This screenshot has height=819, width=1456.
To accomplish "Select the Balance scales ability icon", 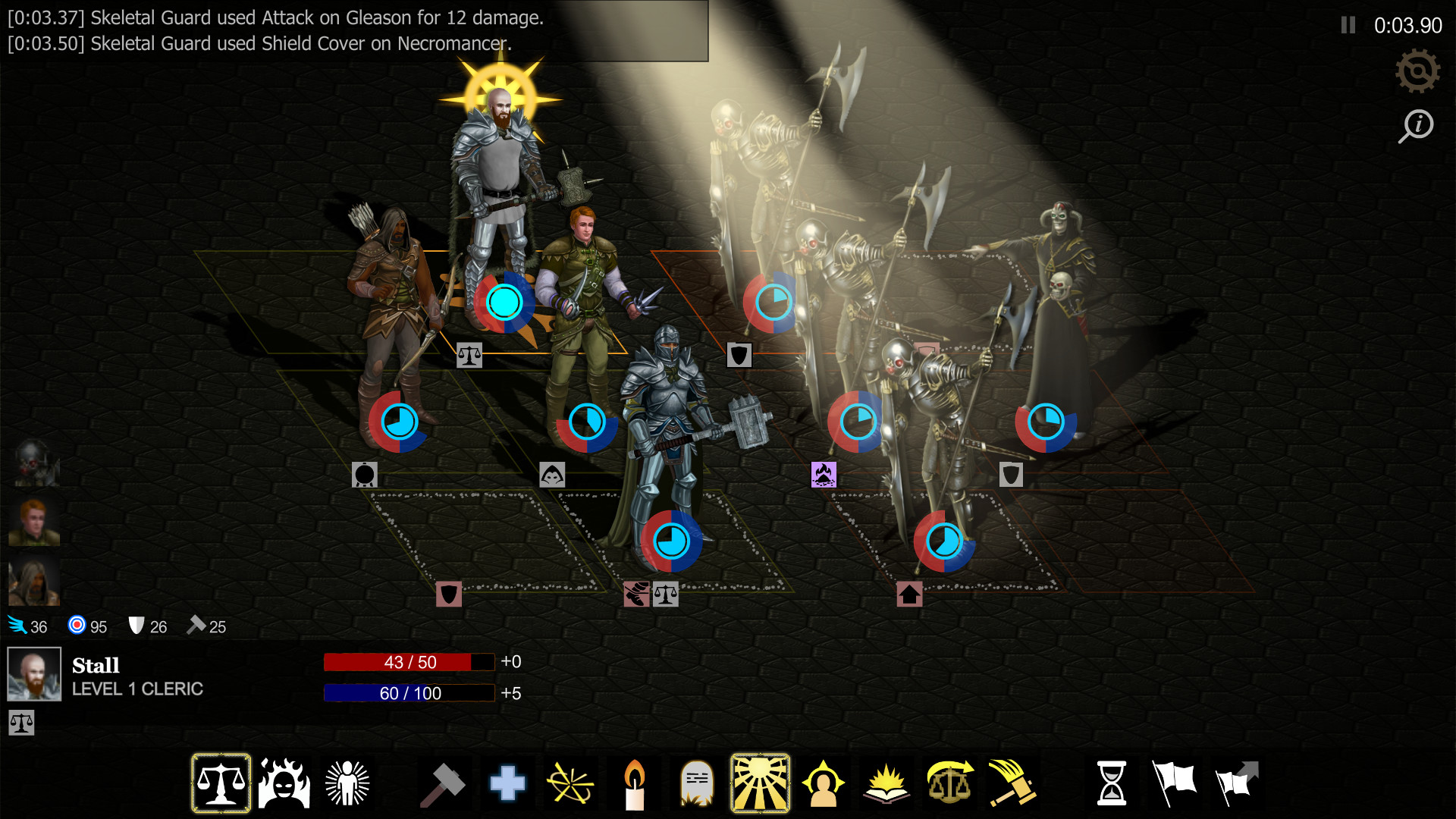I will [221, 782].
